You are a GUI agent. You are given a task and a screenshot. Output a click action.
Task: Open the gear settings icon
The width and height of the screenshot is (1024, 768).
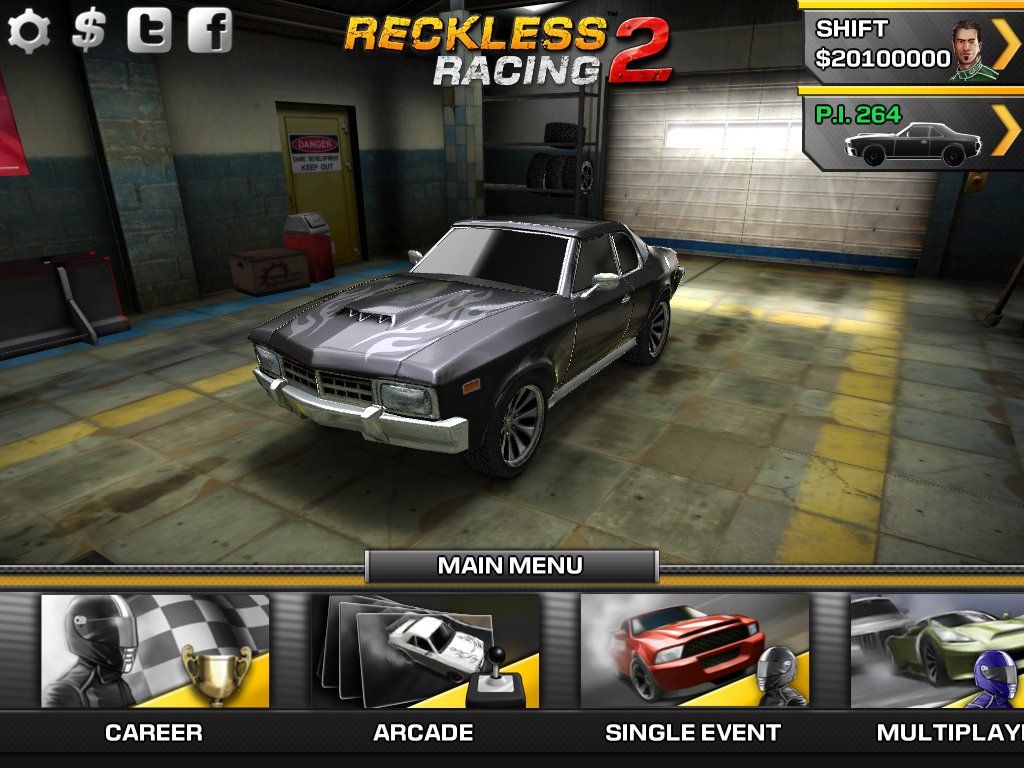[x=29, y=31]
